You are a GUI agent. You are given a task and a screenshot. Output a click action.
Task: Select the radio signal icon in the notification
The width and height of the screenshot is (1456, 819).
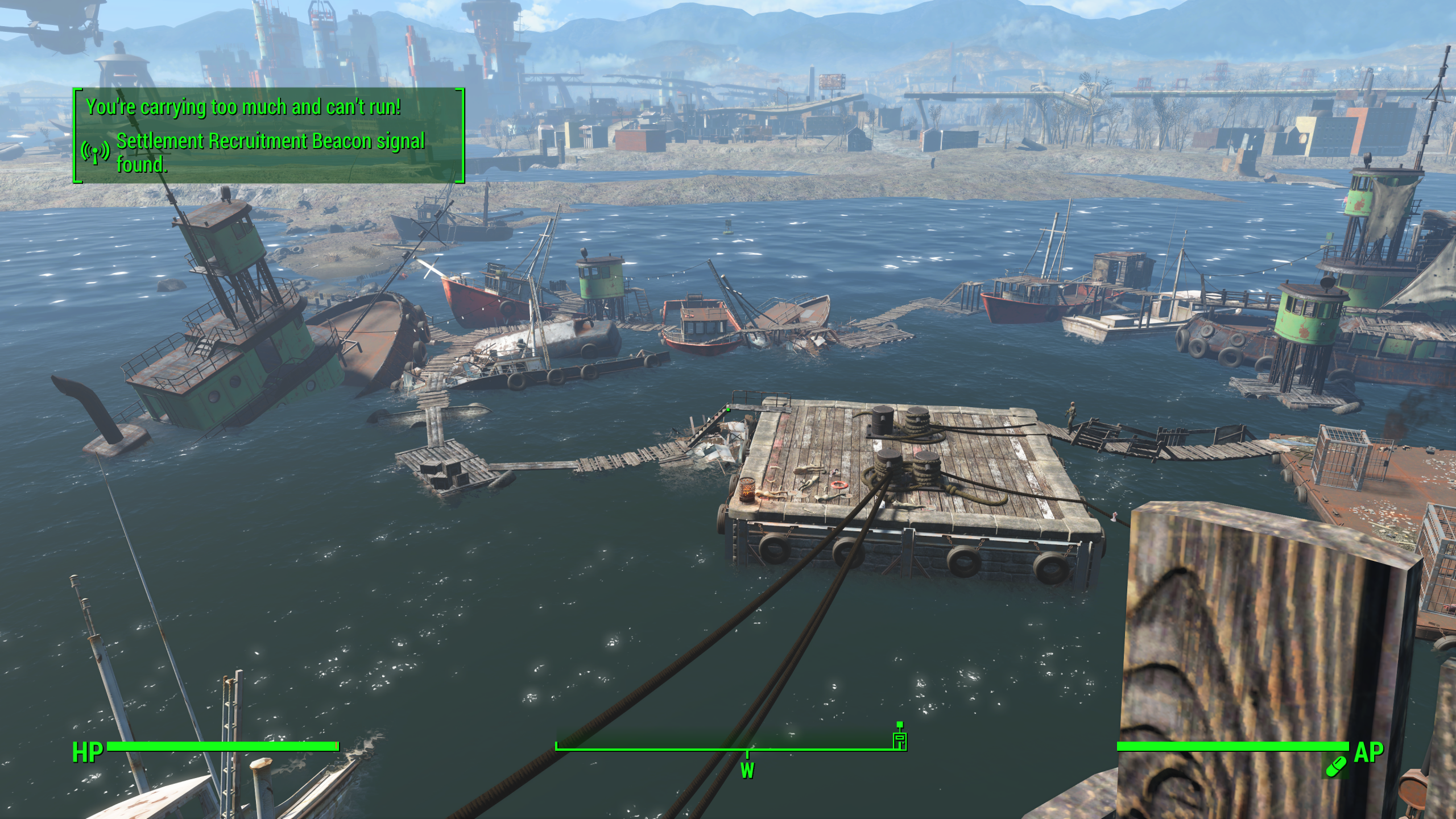(x=96, y=152)
